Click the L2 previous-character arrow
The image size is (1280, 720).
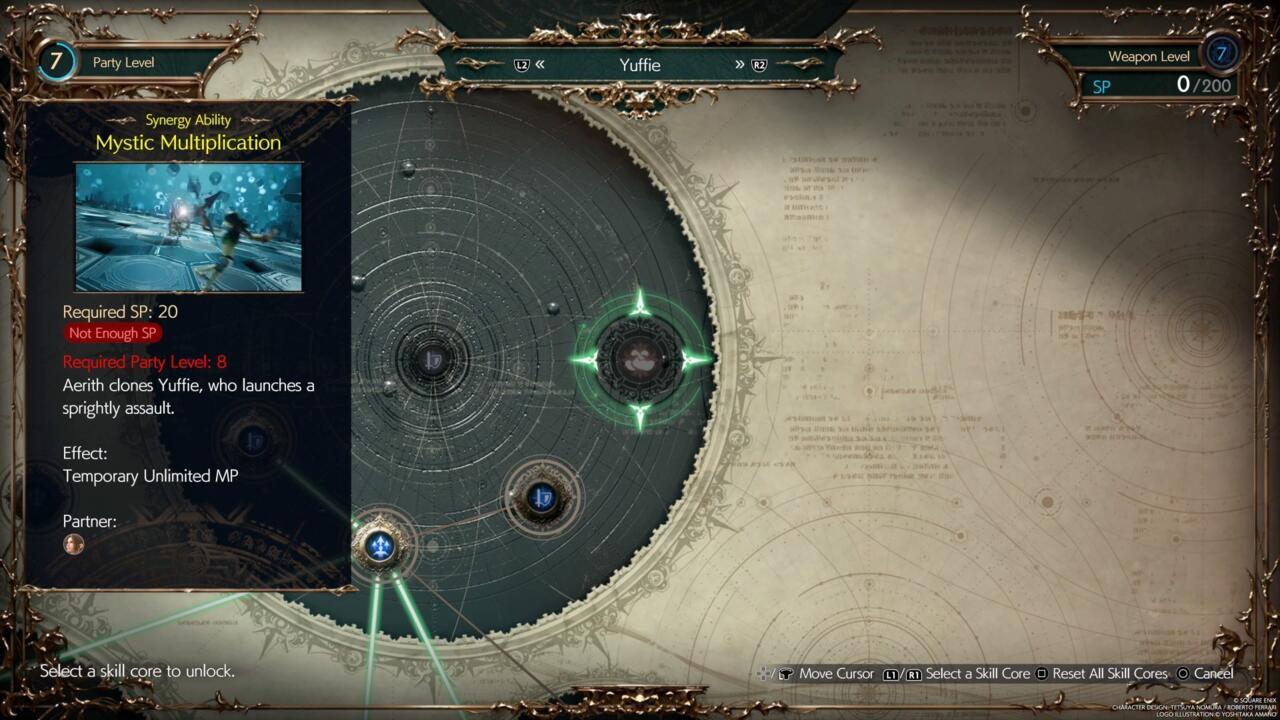pyautogui.click(x=534, y=64)
